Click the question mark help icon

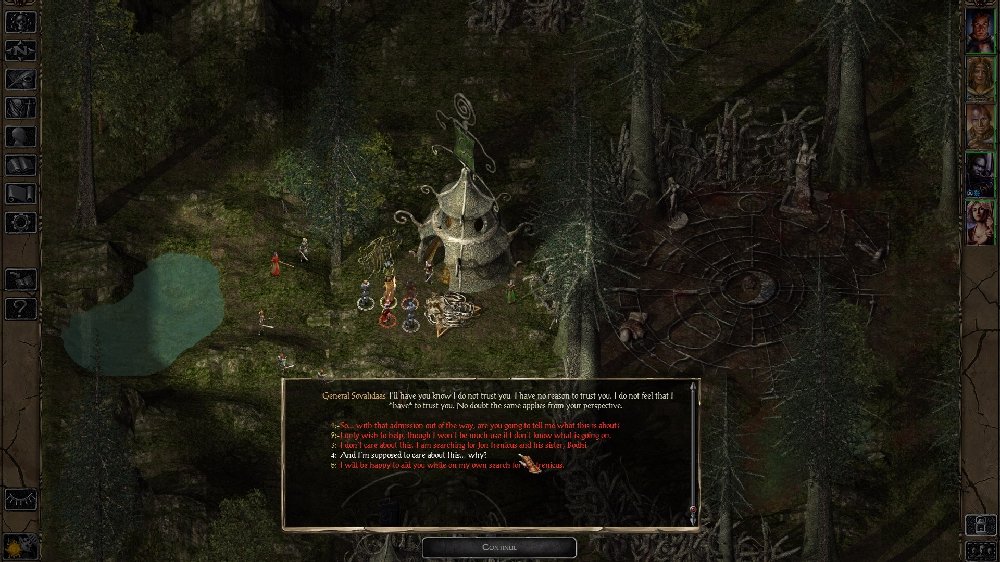[x=20, y=308]
